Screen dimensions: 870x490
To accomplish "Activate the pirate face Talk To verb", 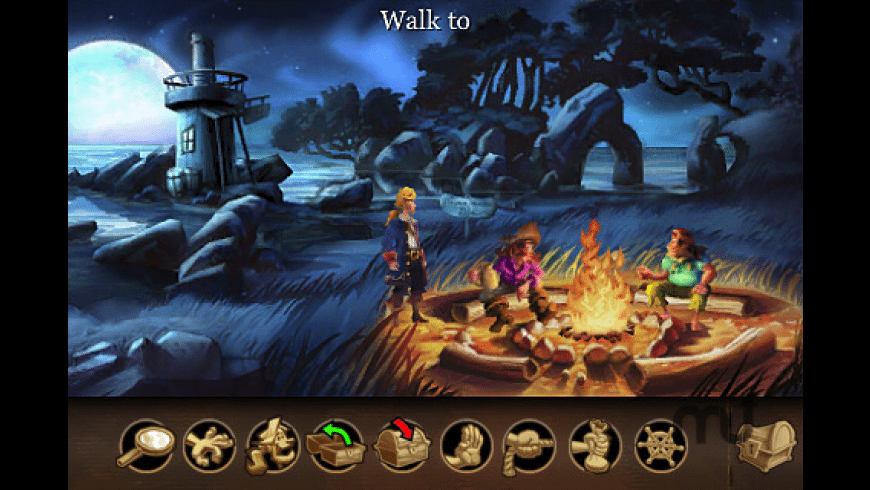I will tap(273, 445).
